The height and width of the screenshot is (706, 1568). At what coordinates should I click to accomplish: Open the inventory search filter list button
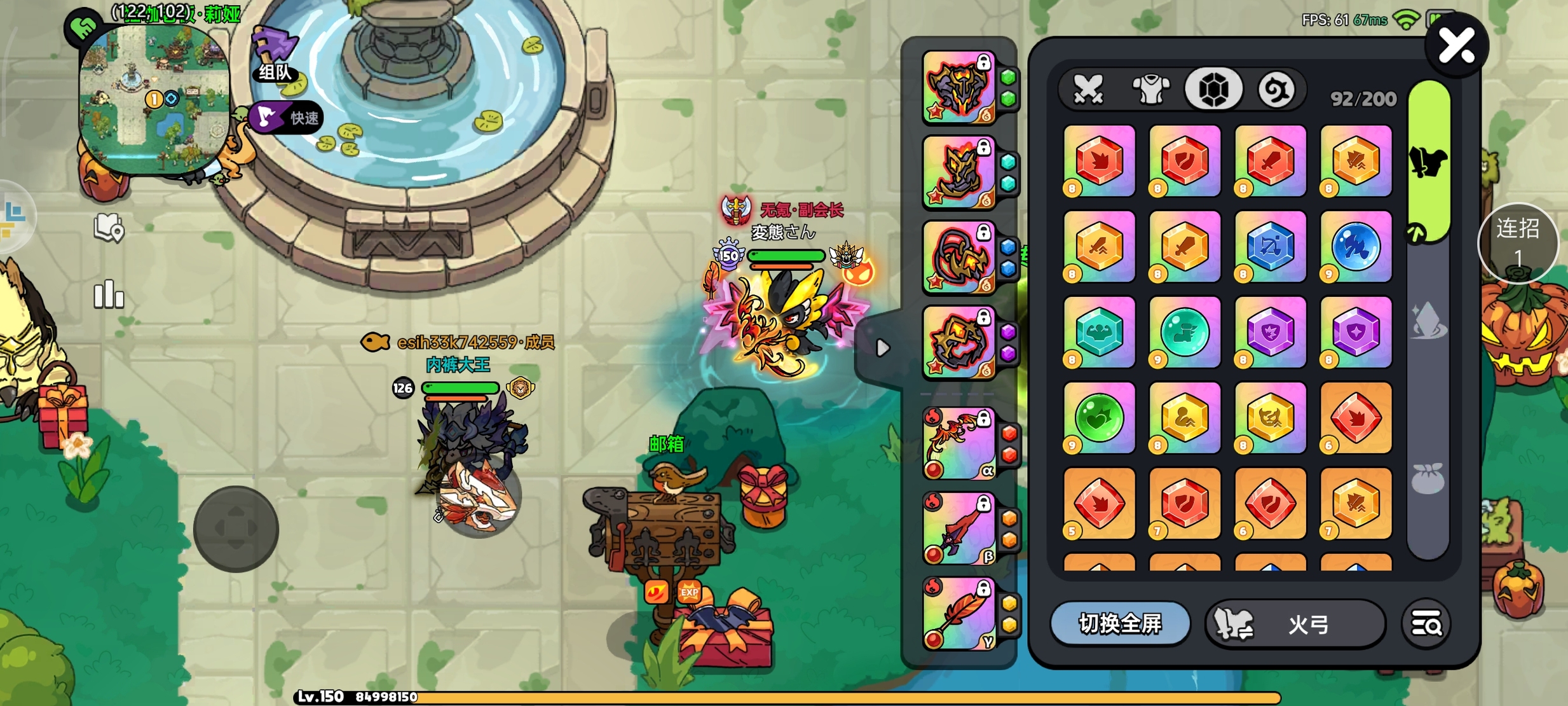coord(1426,625)
